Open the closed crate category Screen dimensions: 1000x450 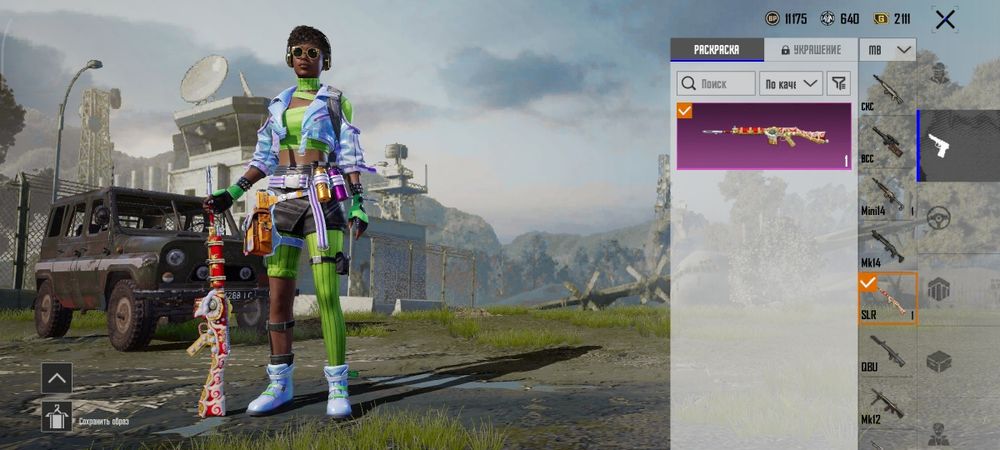coord(938,361)
